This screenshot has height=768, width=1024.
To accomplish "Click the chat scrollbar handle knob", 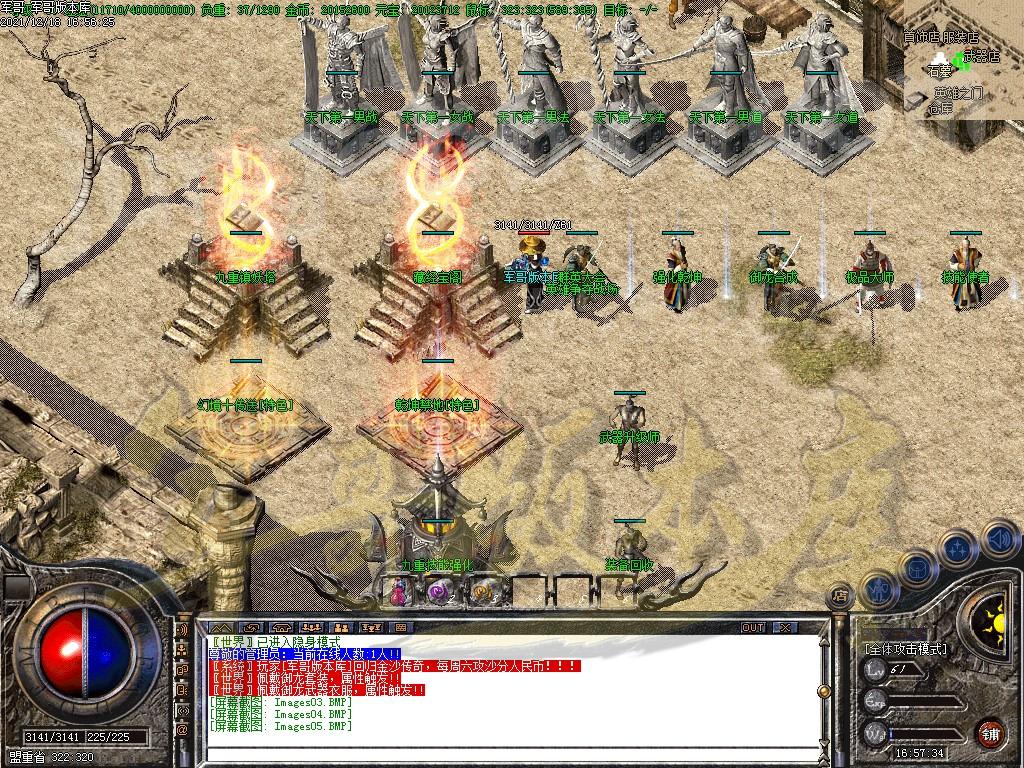I will pyautogui.click(x=823, y=691).
